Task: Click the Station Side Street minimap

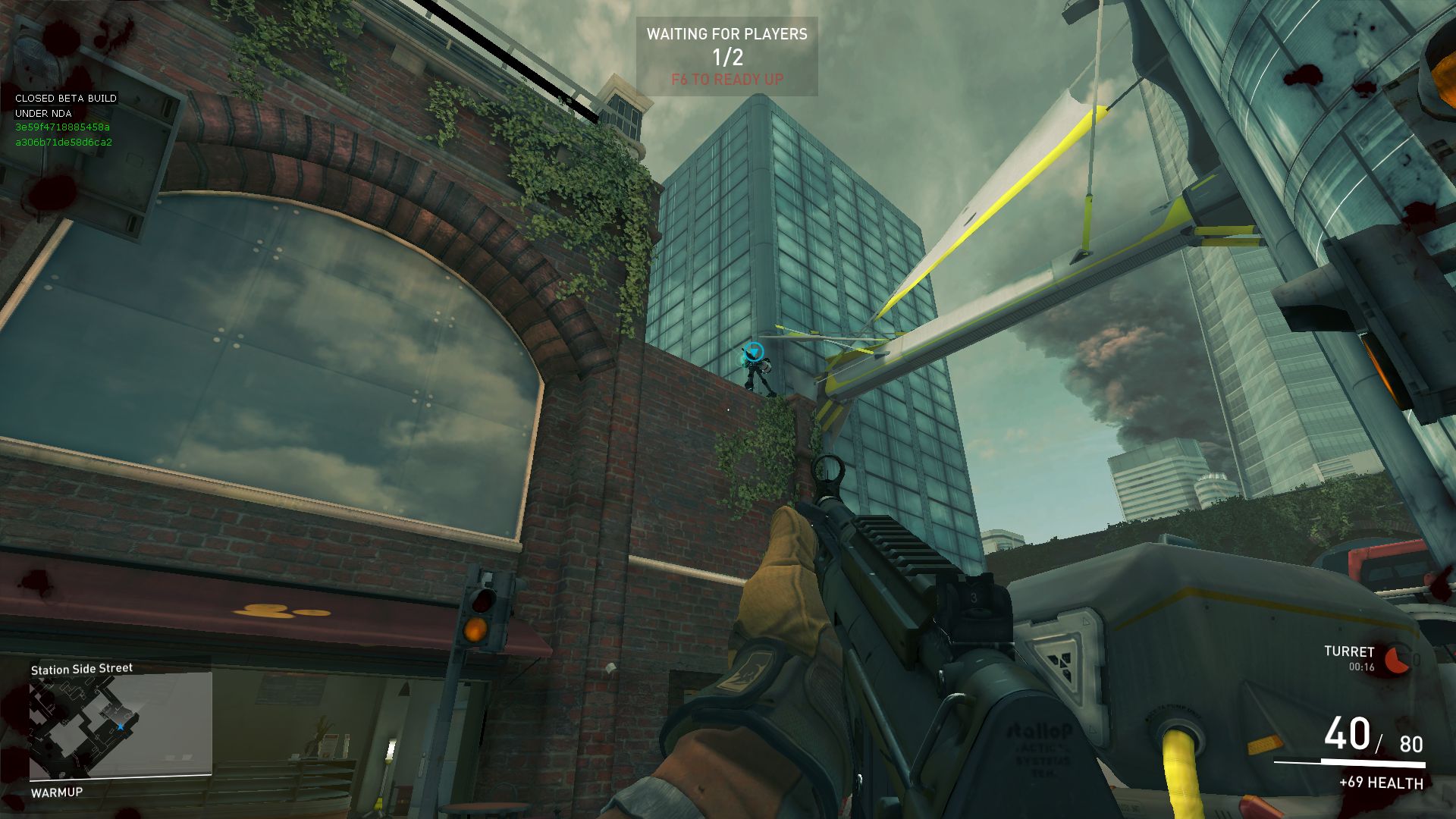Action: pos(120,726)
